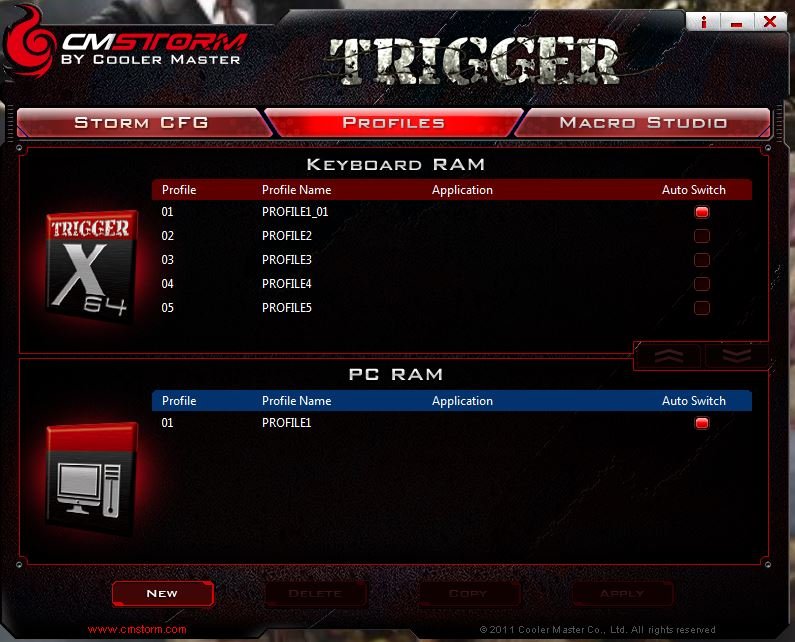Select PC RAM profile PROFILE1
The width and height of the screenshot is (795, 642).
pos(287,423)
